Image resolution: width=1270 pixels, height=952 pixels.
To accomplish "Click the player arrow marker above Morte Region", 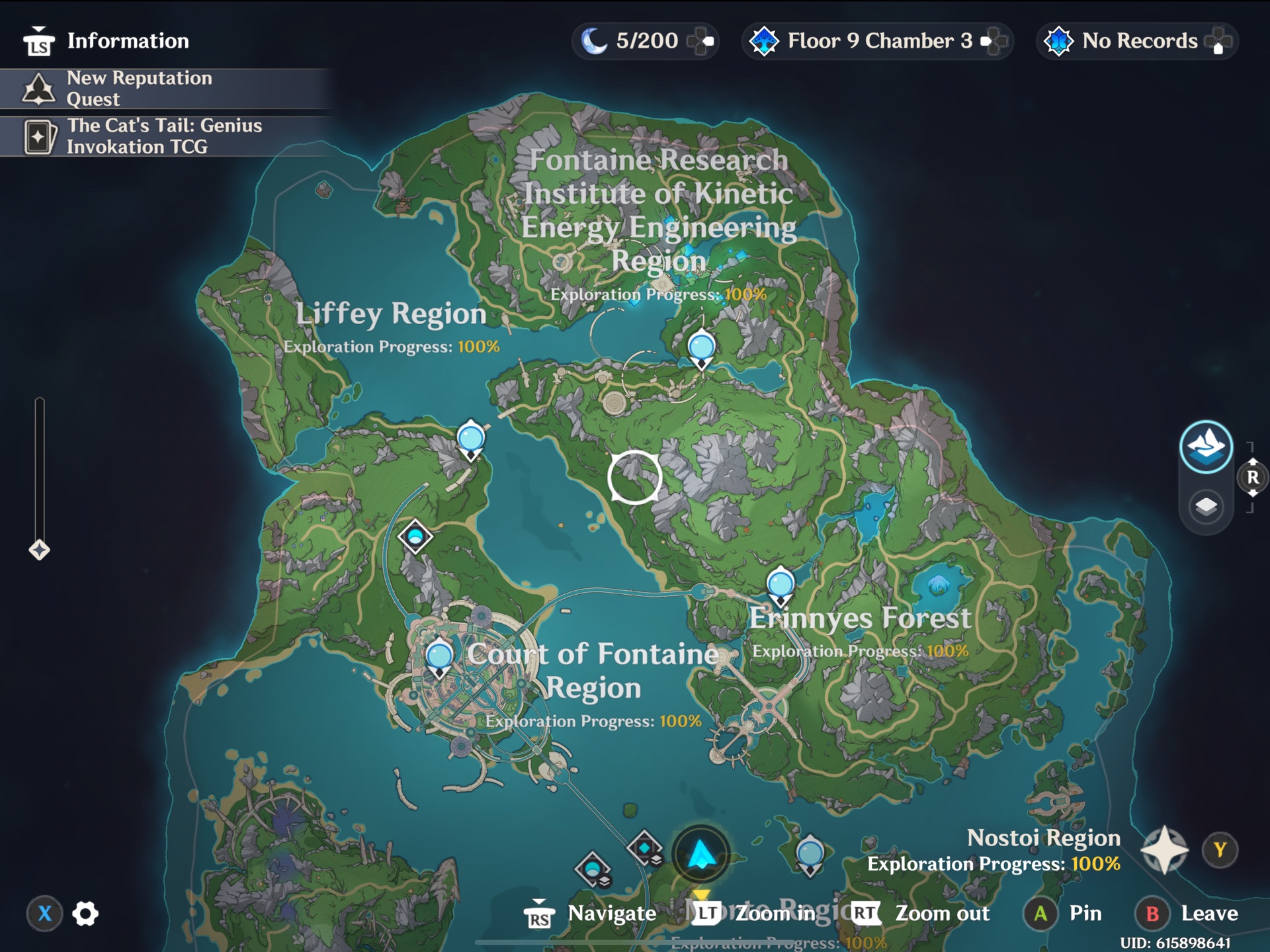I will pos(700,853).
